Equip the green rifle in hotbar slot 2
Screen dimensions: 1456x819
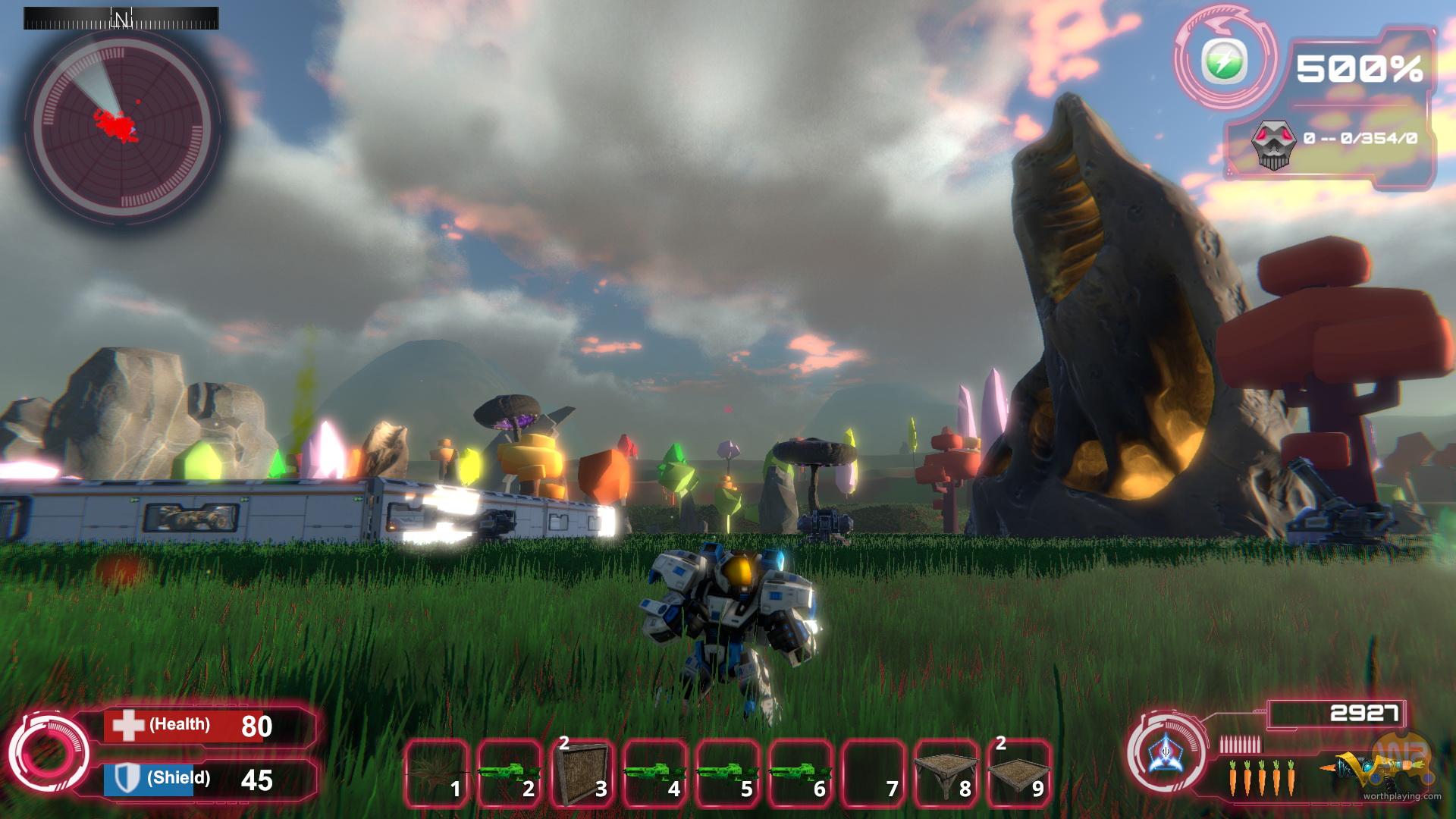pyautogui.click(x=509, y=772)
